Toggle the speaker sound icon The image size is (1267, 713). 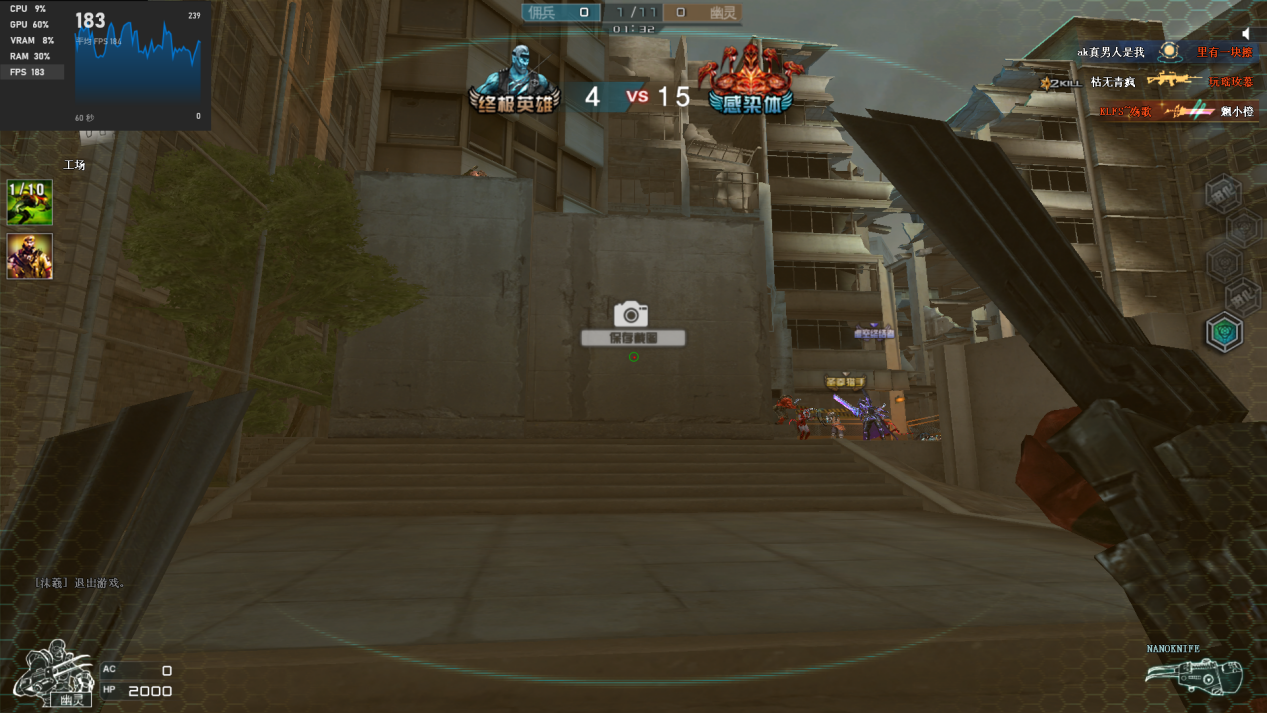tap(1246, 33)
